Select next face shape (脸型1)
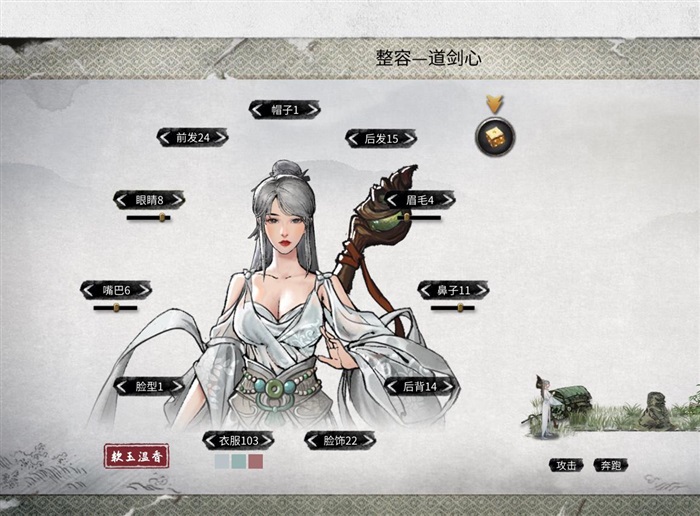The height and width of the screenshot is (516, 700). pyautogui.click(x=180, y=386)
